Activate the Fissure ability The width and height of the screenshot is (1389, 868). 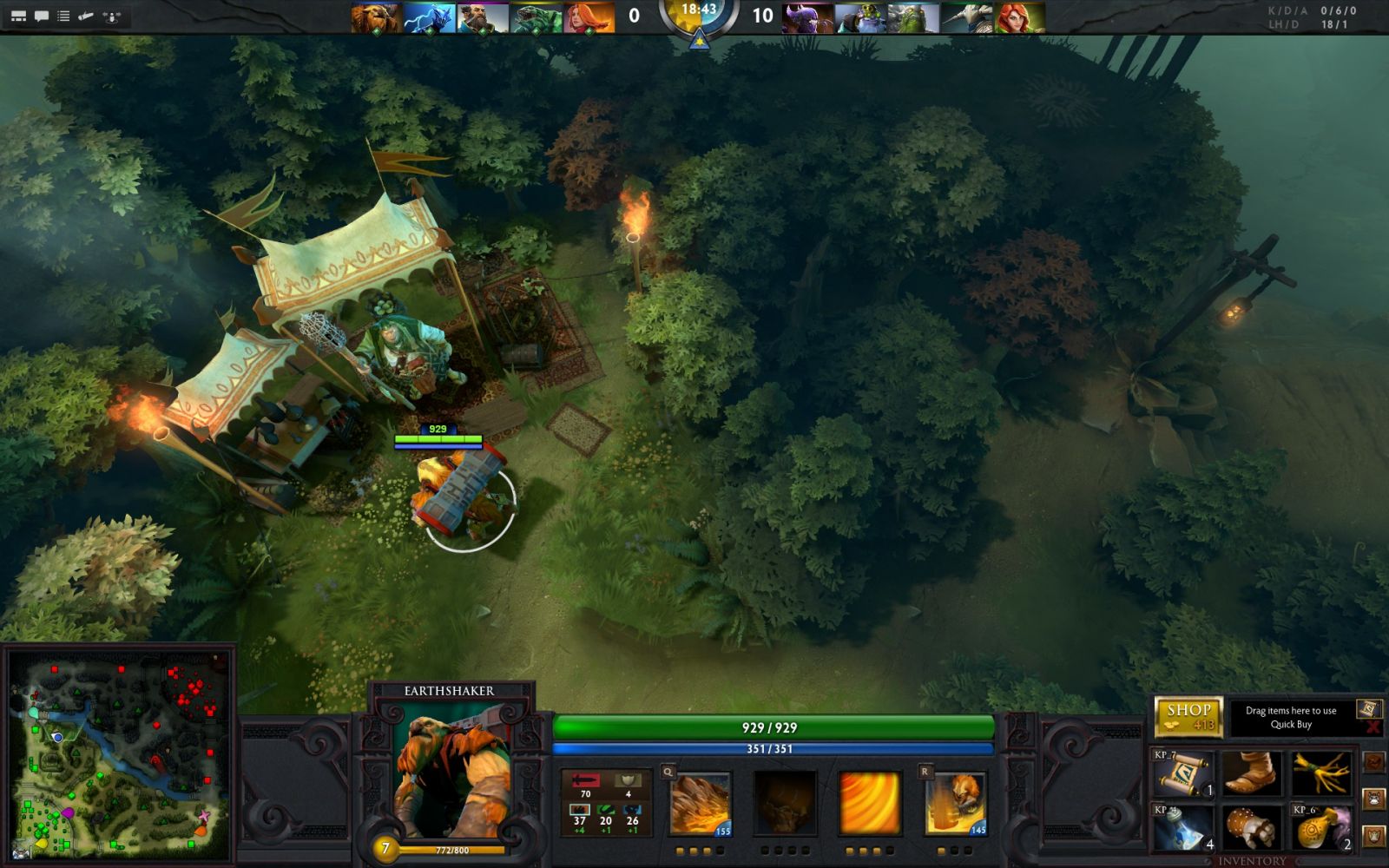coord(700,805)
